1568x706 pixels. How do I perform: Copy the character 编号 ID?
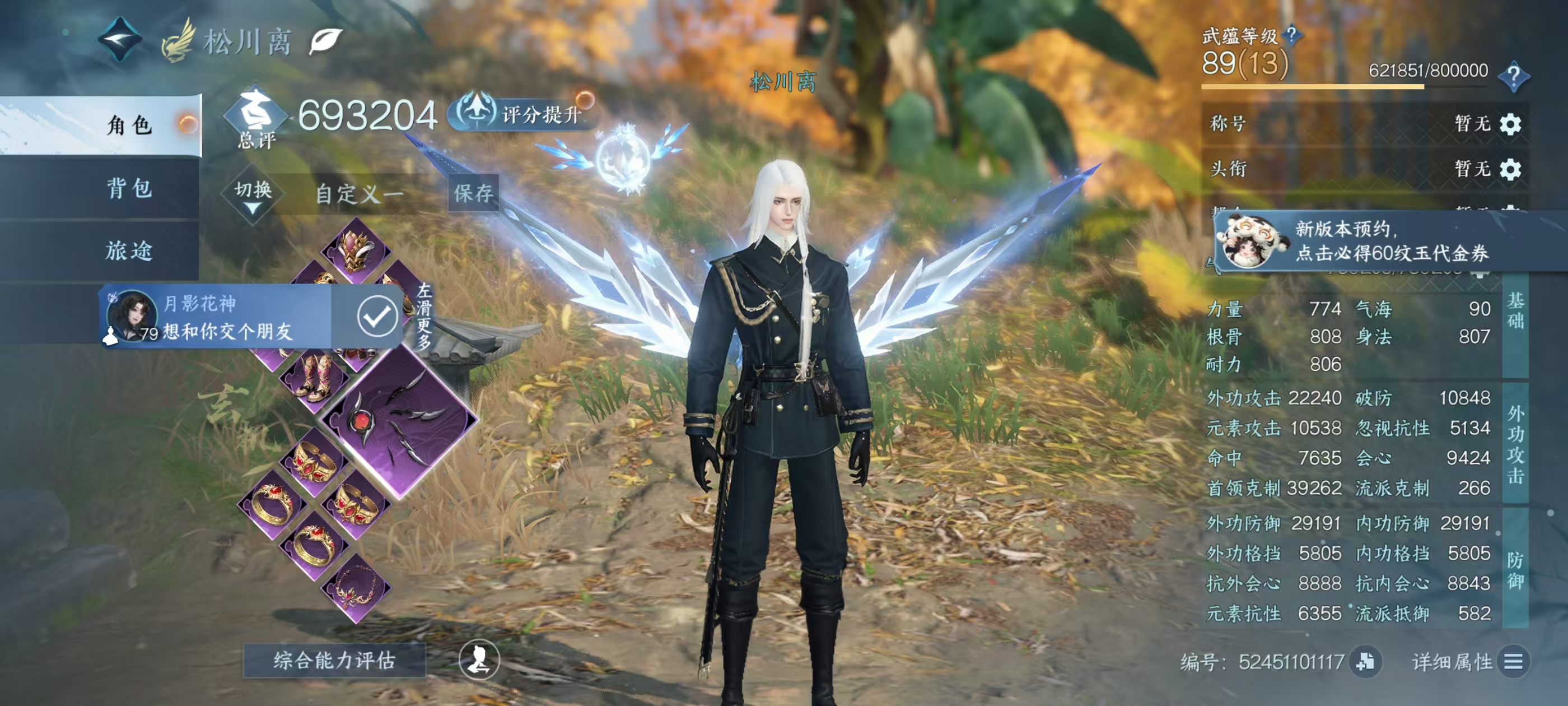click(1365, 662)
